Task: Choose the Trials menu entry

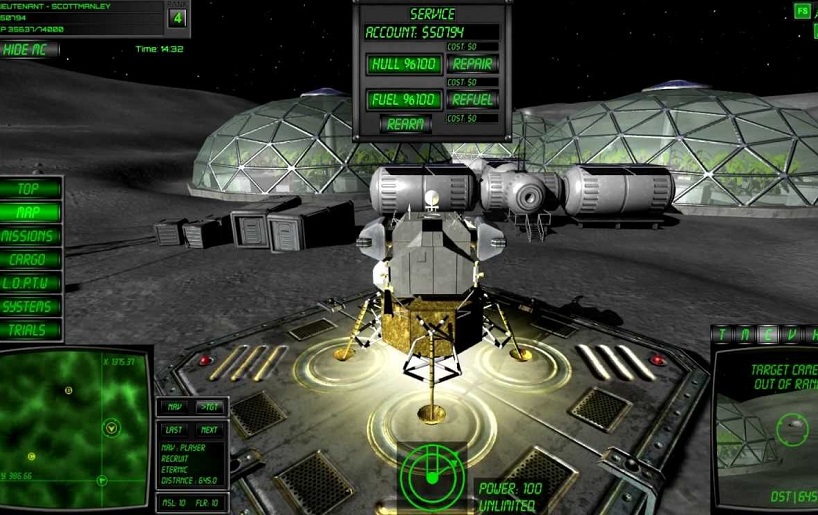Action: pyautogui.click(x=30, y=330)
